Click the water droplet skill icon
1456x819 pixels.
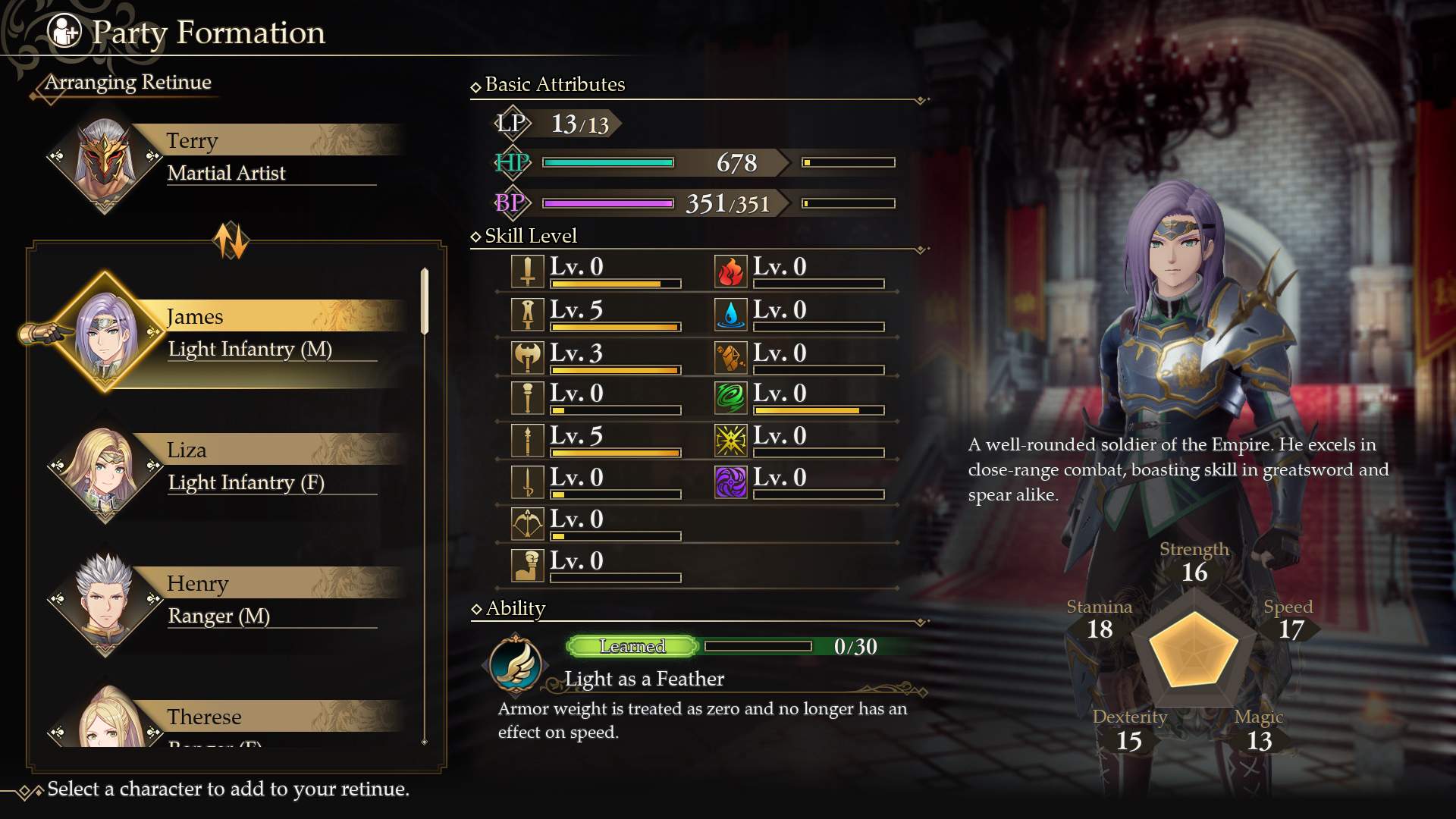click(730, 314)
